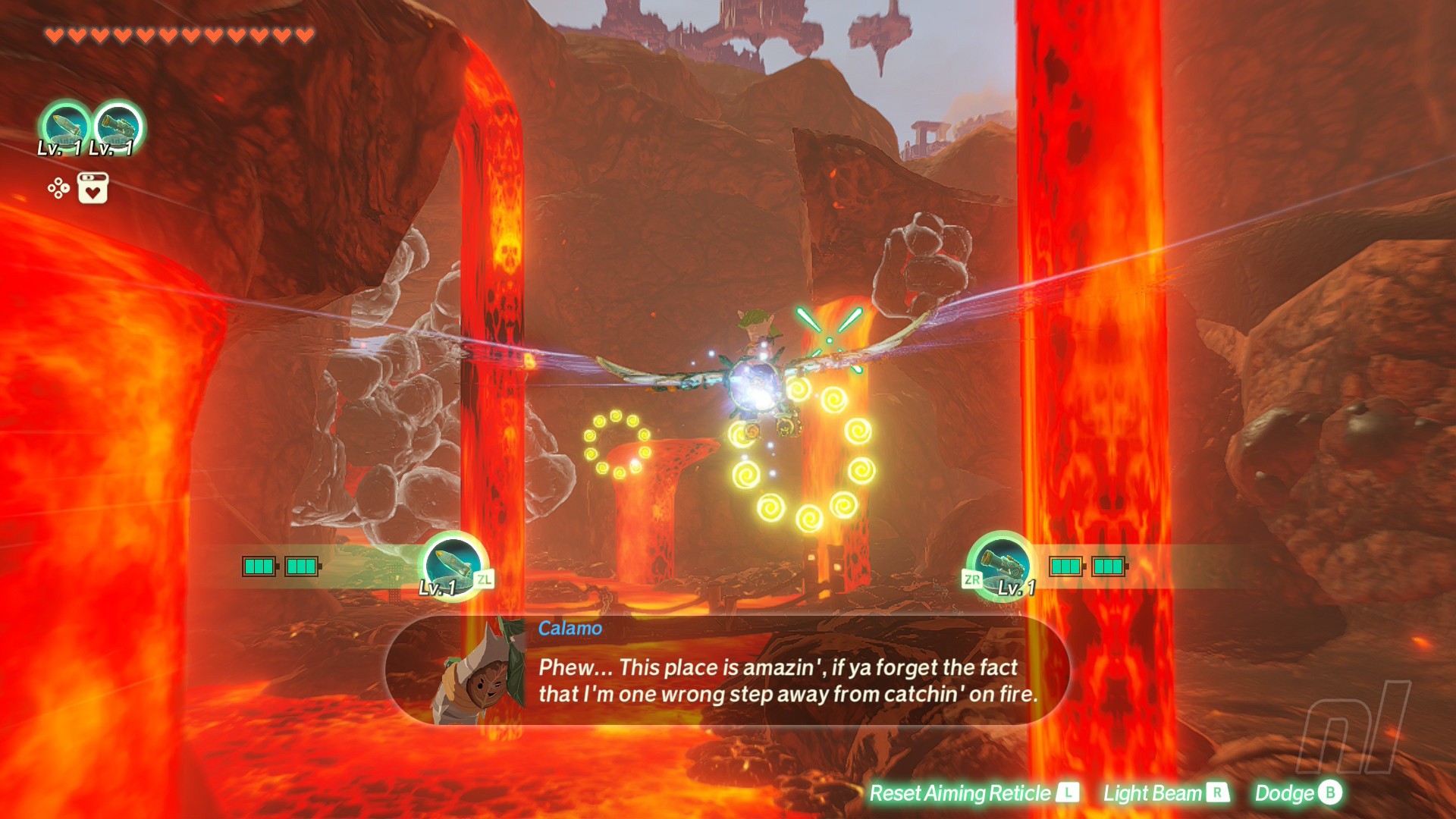Activate the cannon weapon icon tagged ZR
Viewport: 1456px width, 819px height.
(x=1003, y=565)
